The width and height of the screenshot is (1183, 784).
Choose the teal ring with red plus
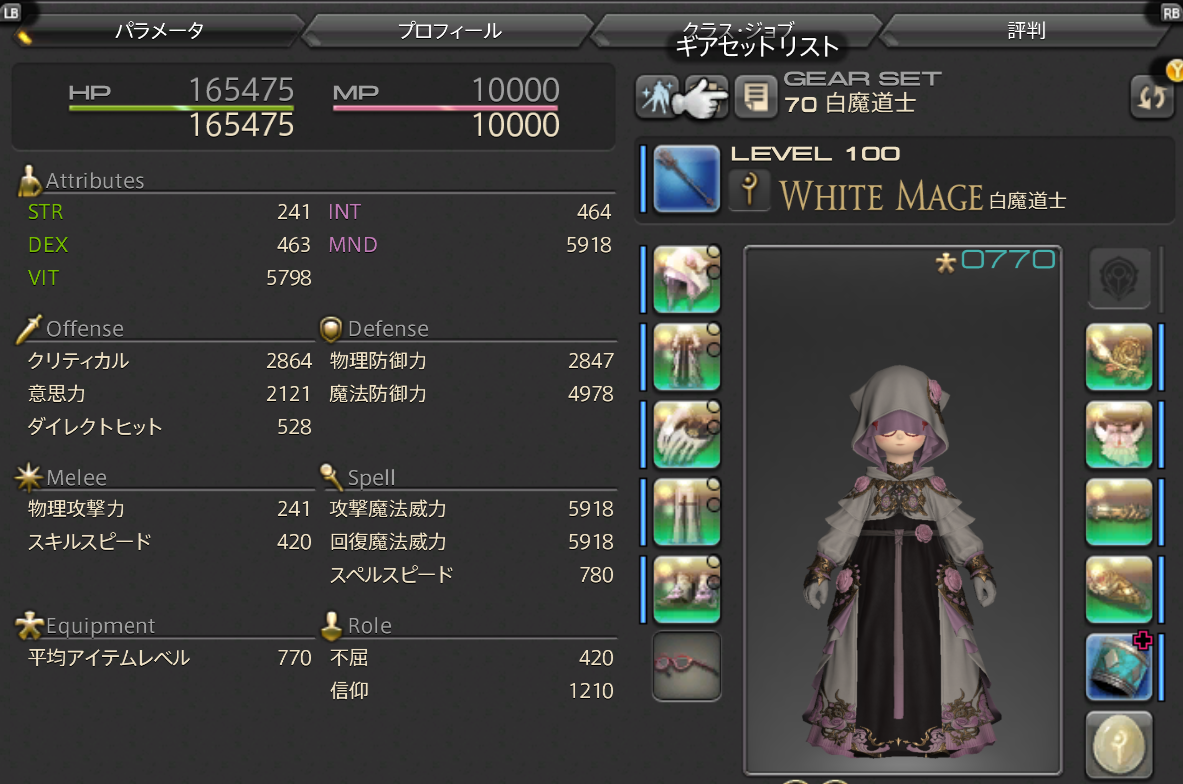(x=1119, y=665)
